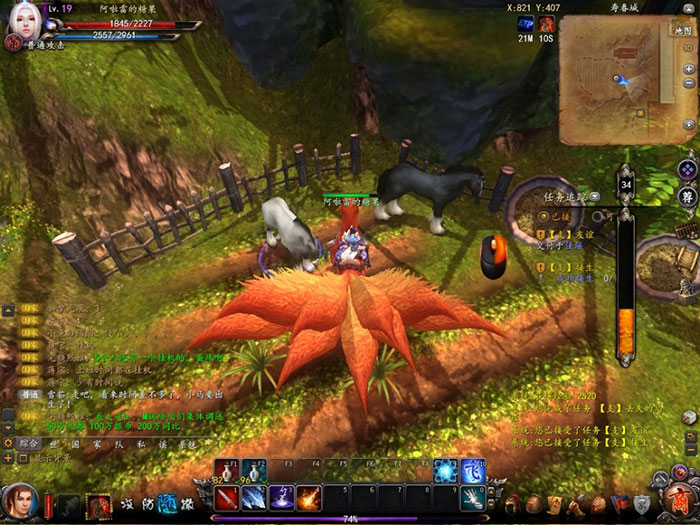This screenshot has height=525, width=700.
Task: Activate the ice shard skill
Action: 254,497
